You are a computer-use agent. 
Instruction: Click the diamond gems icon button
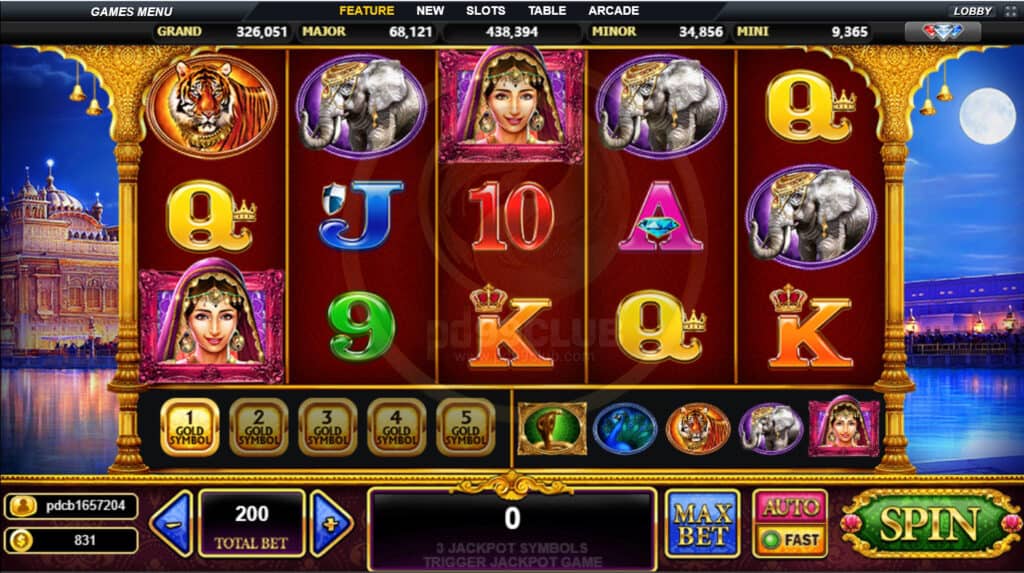[x=941, y=32]
